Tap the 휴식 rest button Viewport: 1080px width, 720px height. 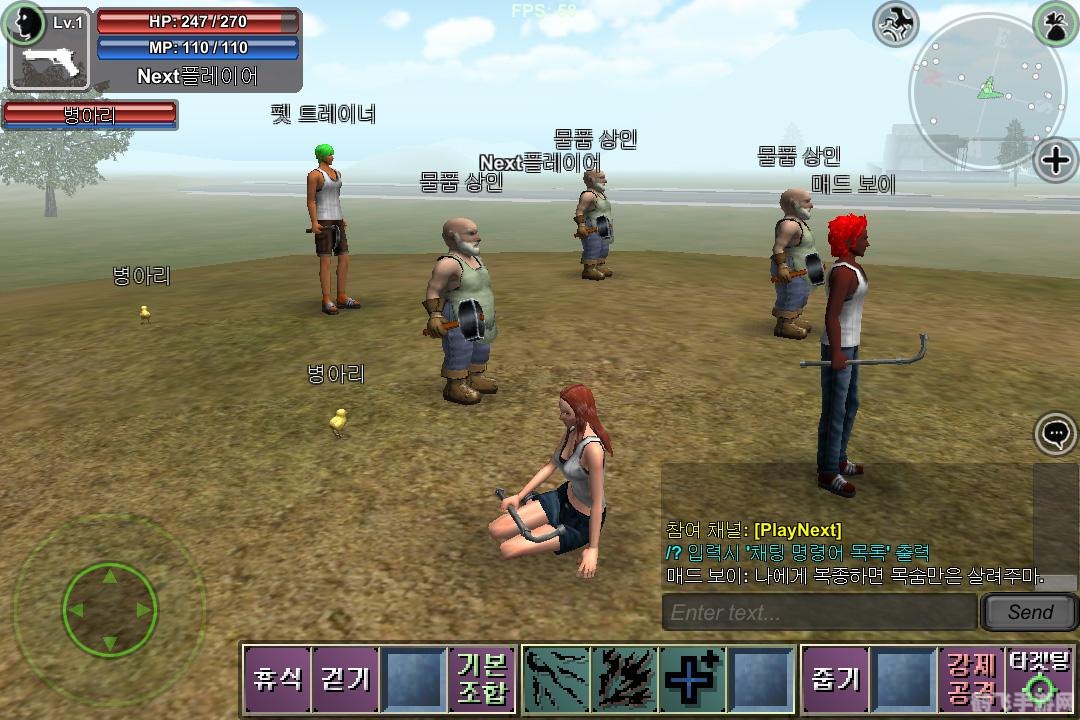277,679
